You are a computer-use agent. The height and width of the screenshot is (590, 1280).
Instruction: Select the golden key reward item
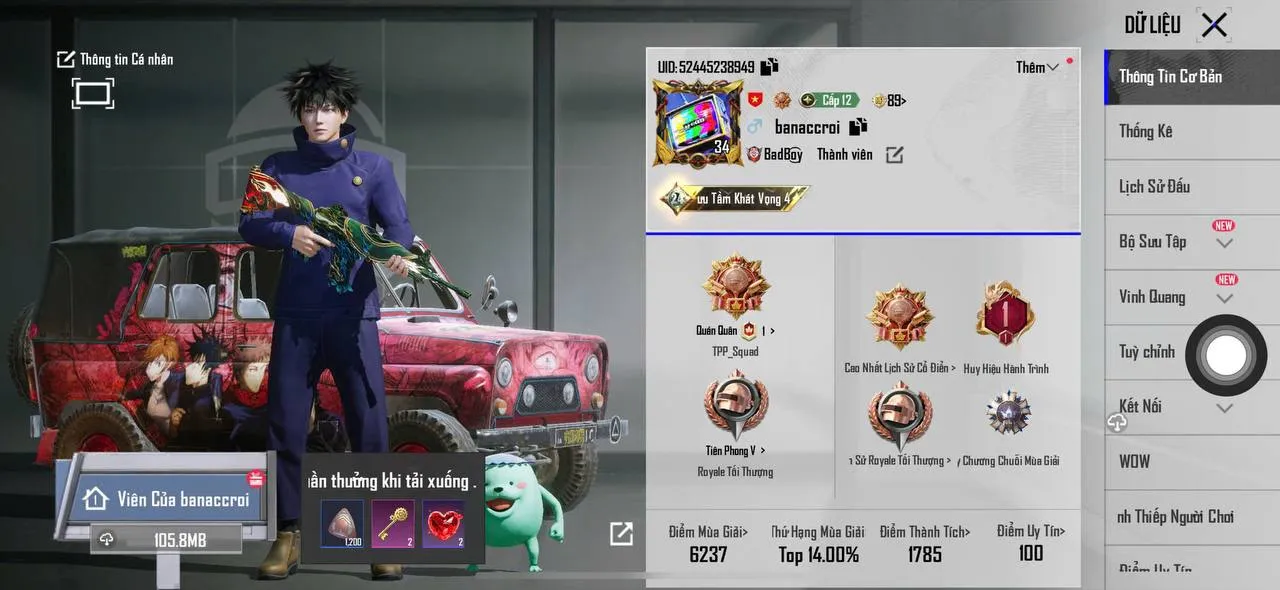393,524
